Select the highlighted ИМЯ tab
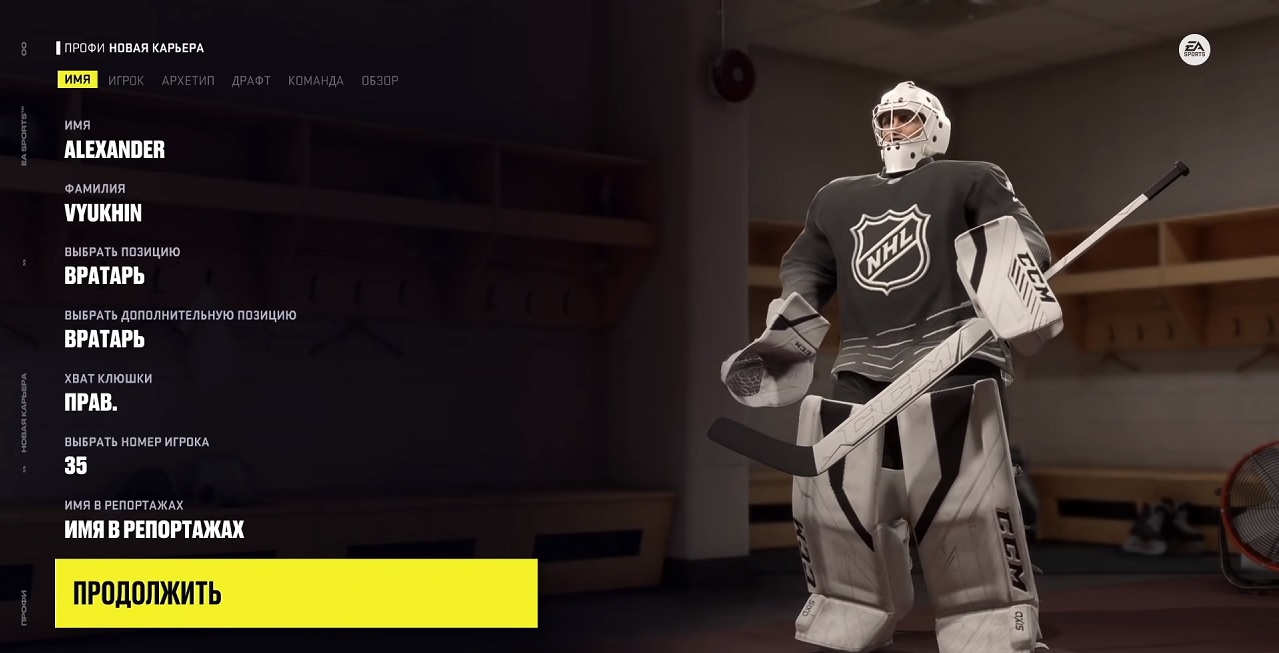This screenshot has width=1279, height=653. coord(77,80)
